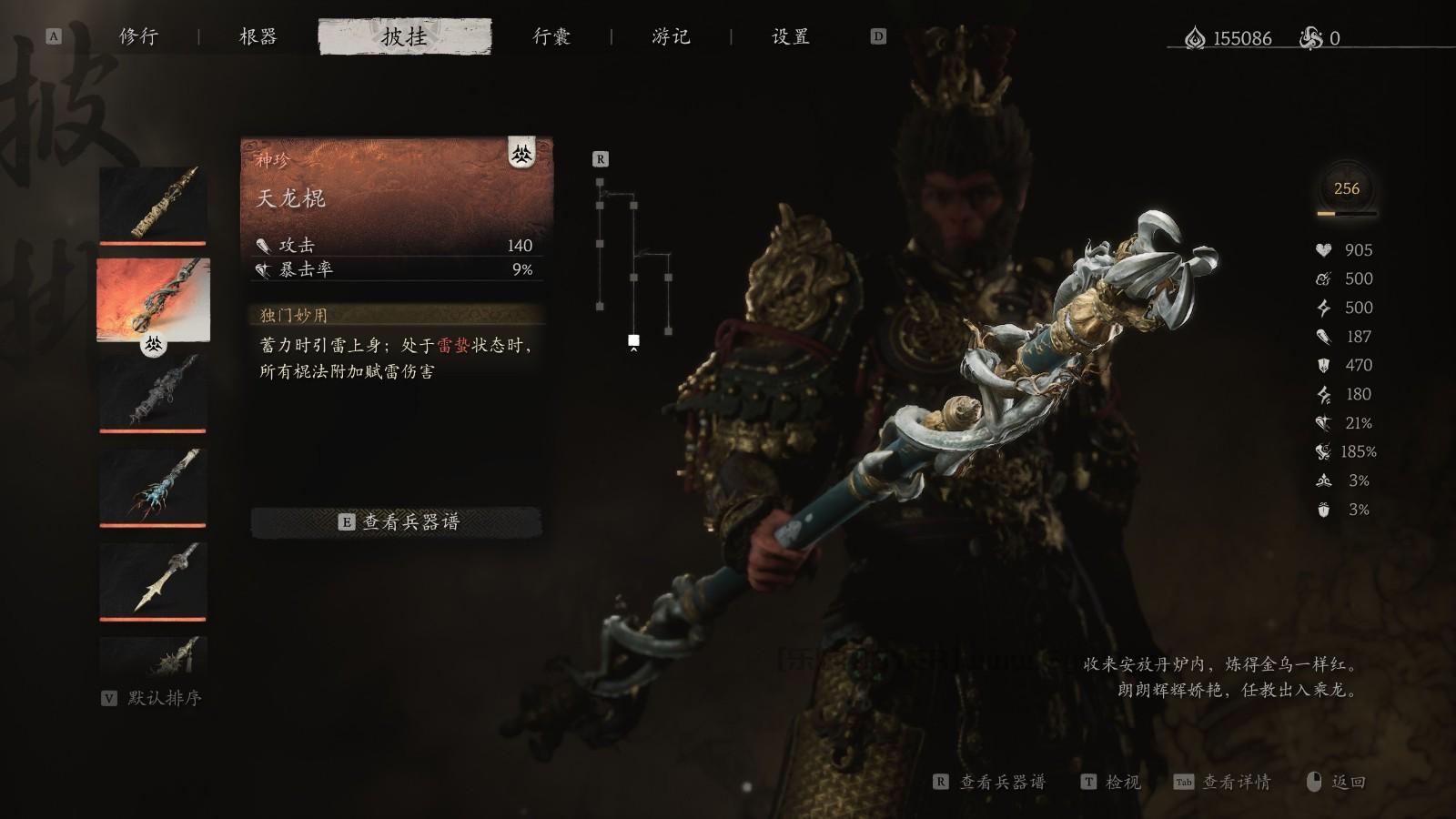Click the health stat icon showing 905
This screenshot has width=1456, height=819.
pyautogui.click(x=1324, y=250)
